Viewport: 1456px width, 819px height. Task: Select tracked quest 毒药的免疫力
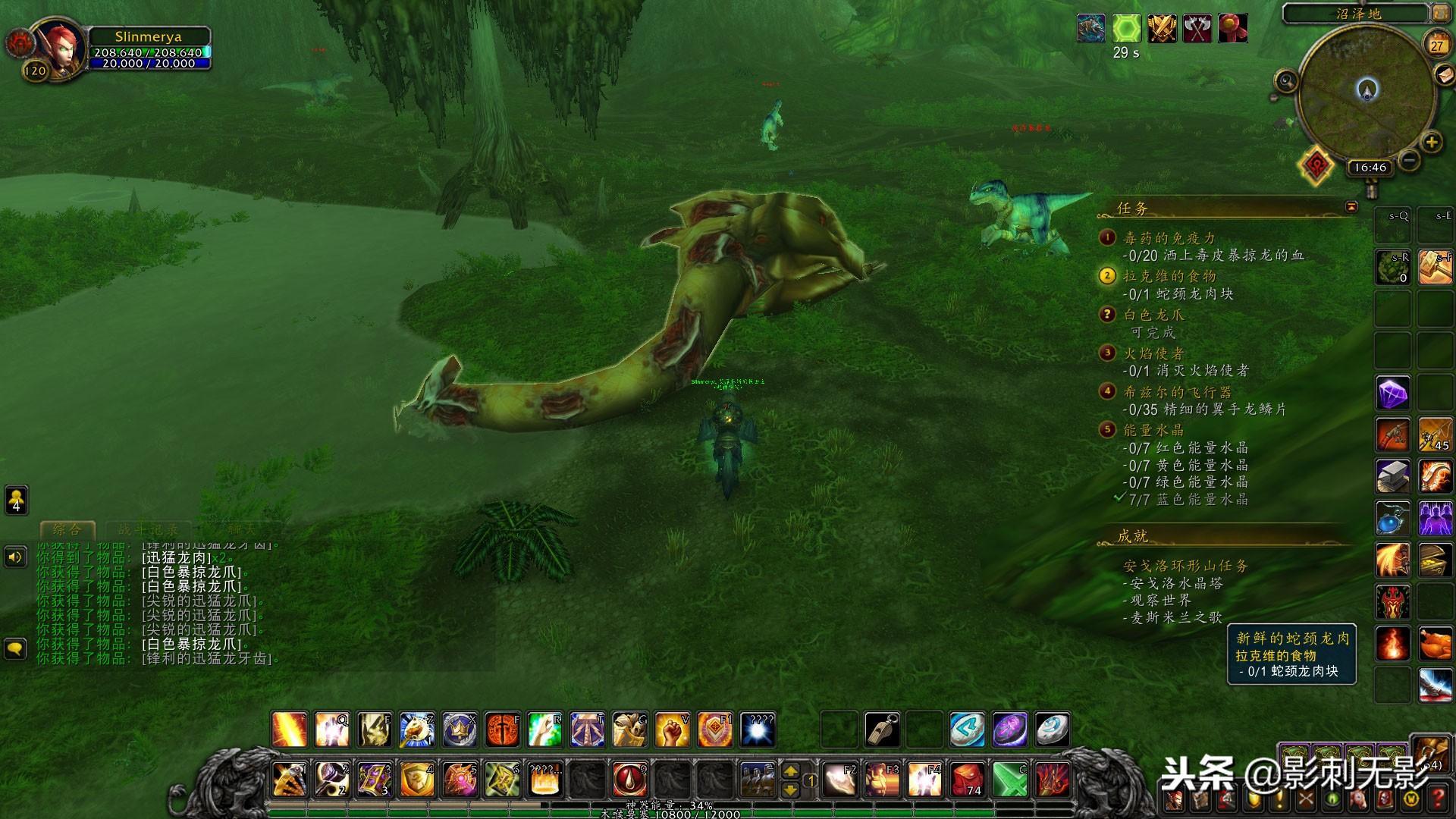pos(1169,238)
